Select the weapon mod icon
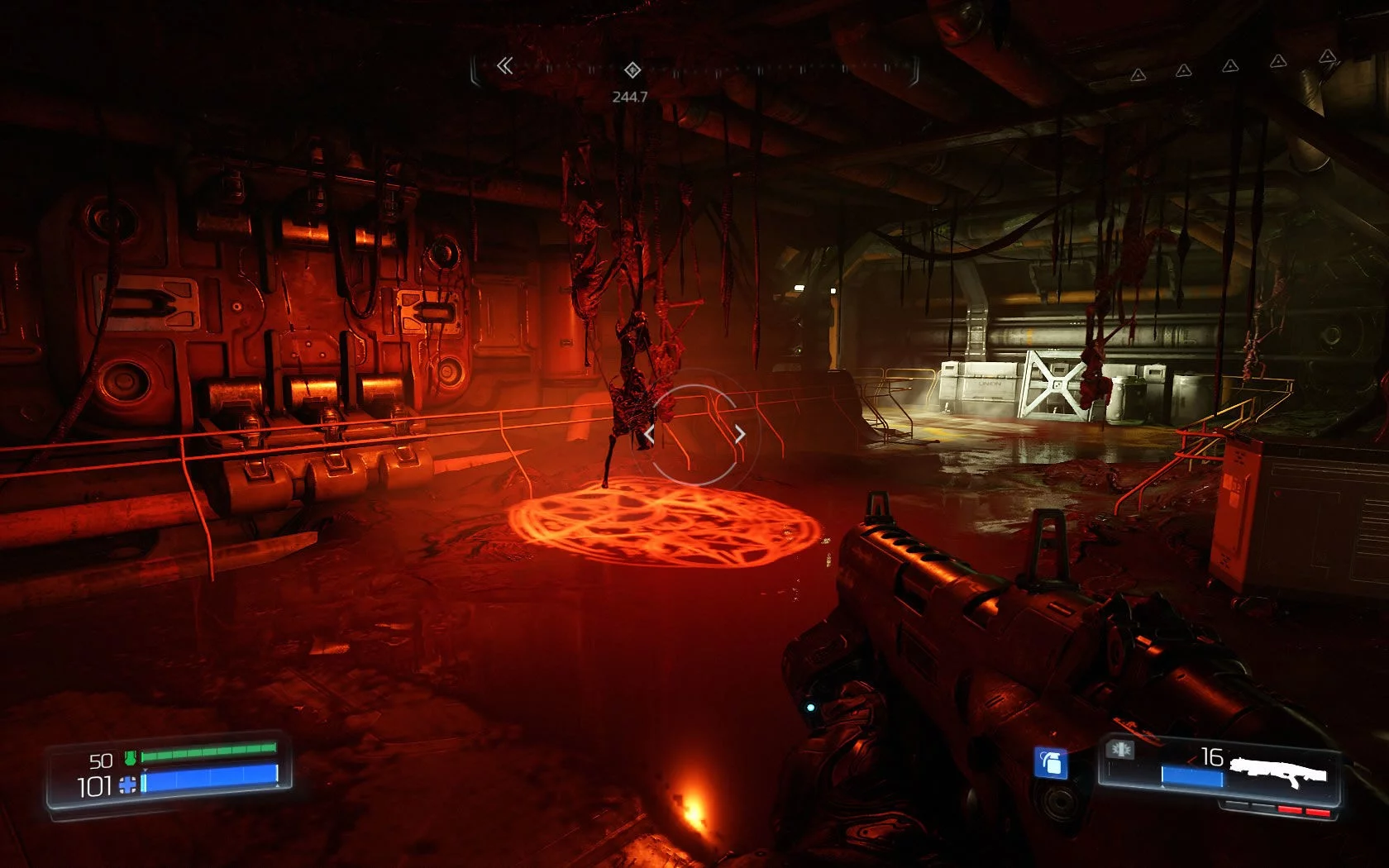Viewport: 1389px width, 868px height. click(1121, 749)
